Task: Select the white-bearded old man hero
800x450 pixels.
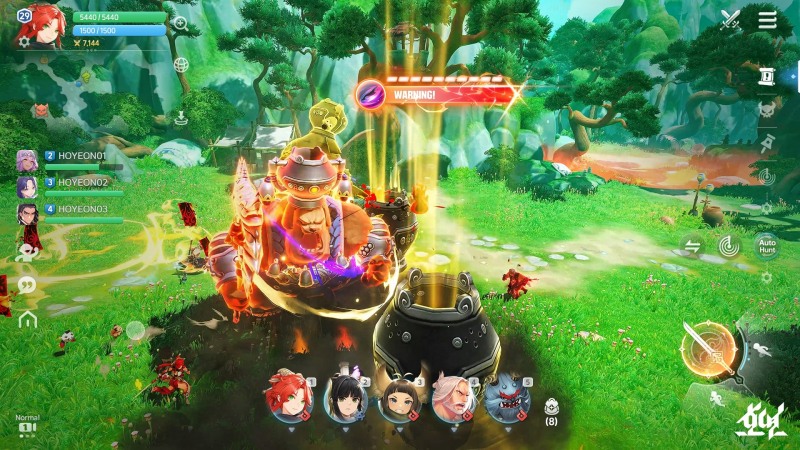Action: (453, 398)
